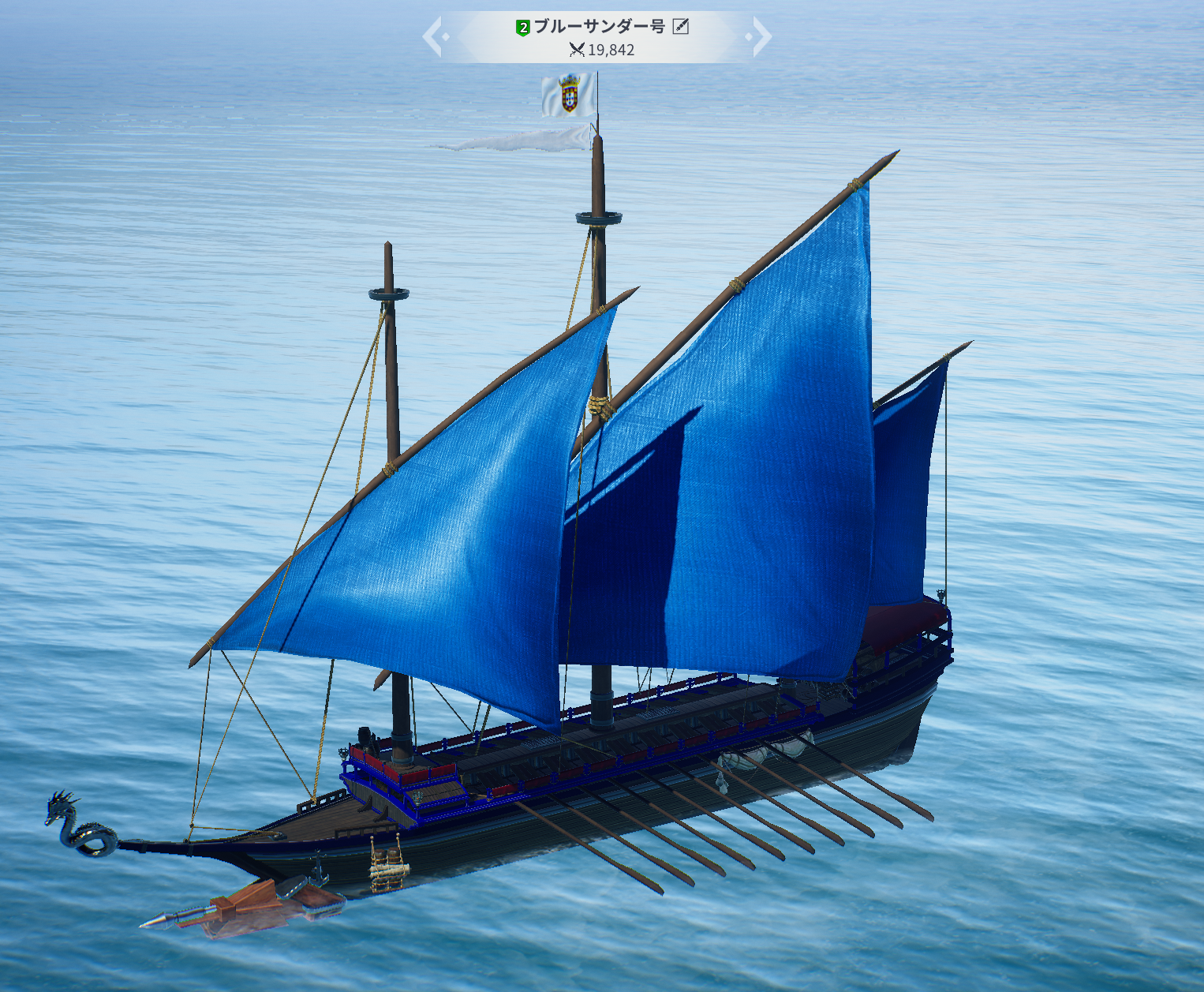1204x992 pixels.
Task: Click the edit ship name pencil icon
Action: [681, 27]
